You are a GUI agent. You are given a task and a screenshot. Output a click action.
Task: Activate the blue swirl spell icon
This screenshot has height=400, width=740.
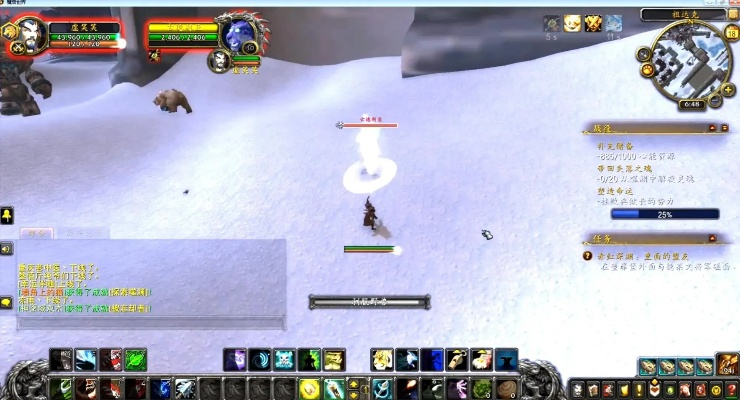click(x=259, y=359)
